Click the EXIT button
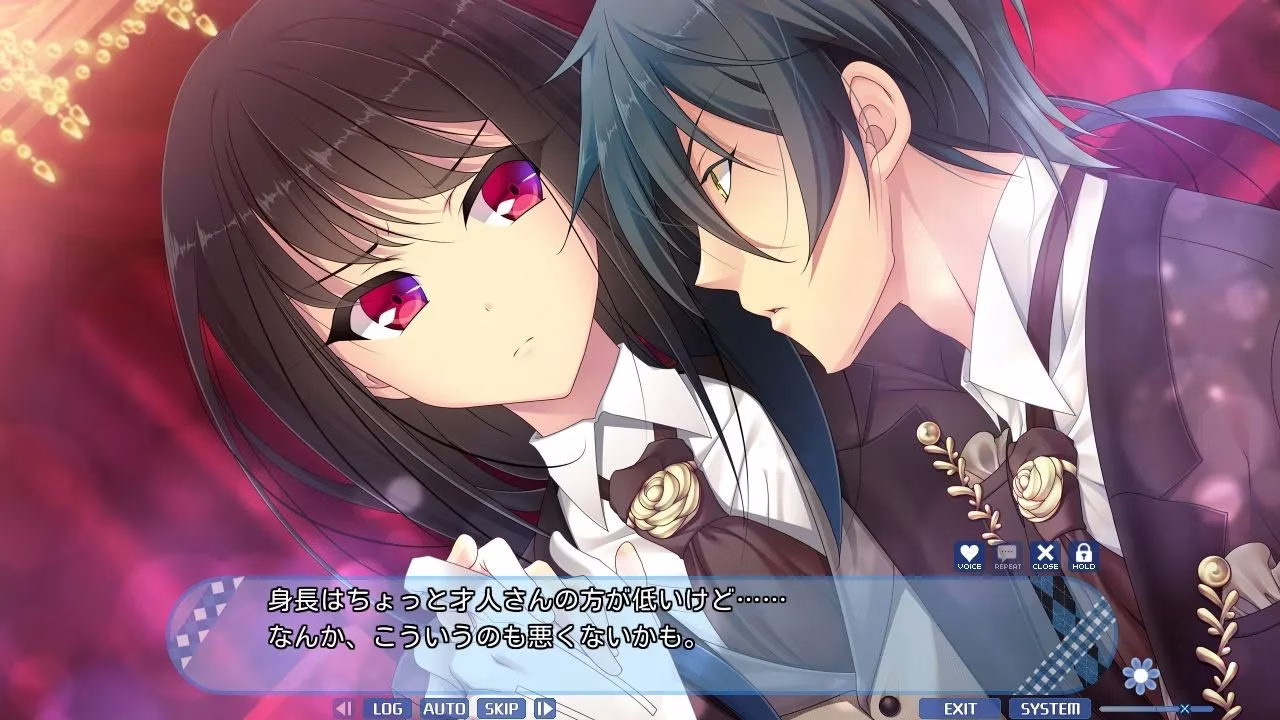The image size is (1280, 720). 960,709
